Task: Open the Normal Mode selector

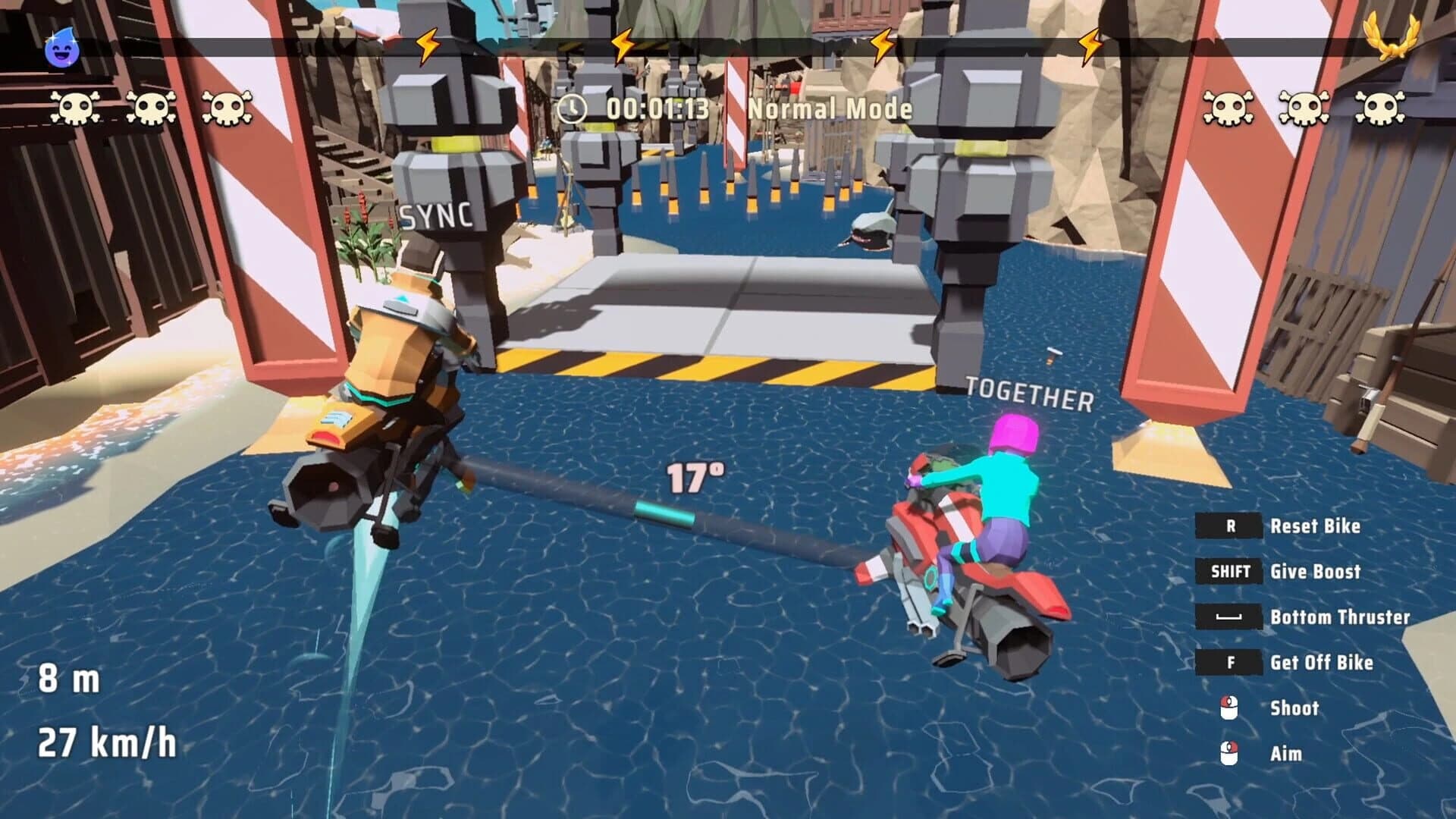Action: 829,108
